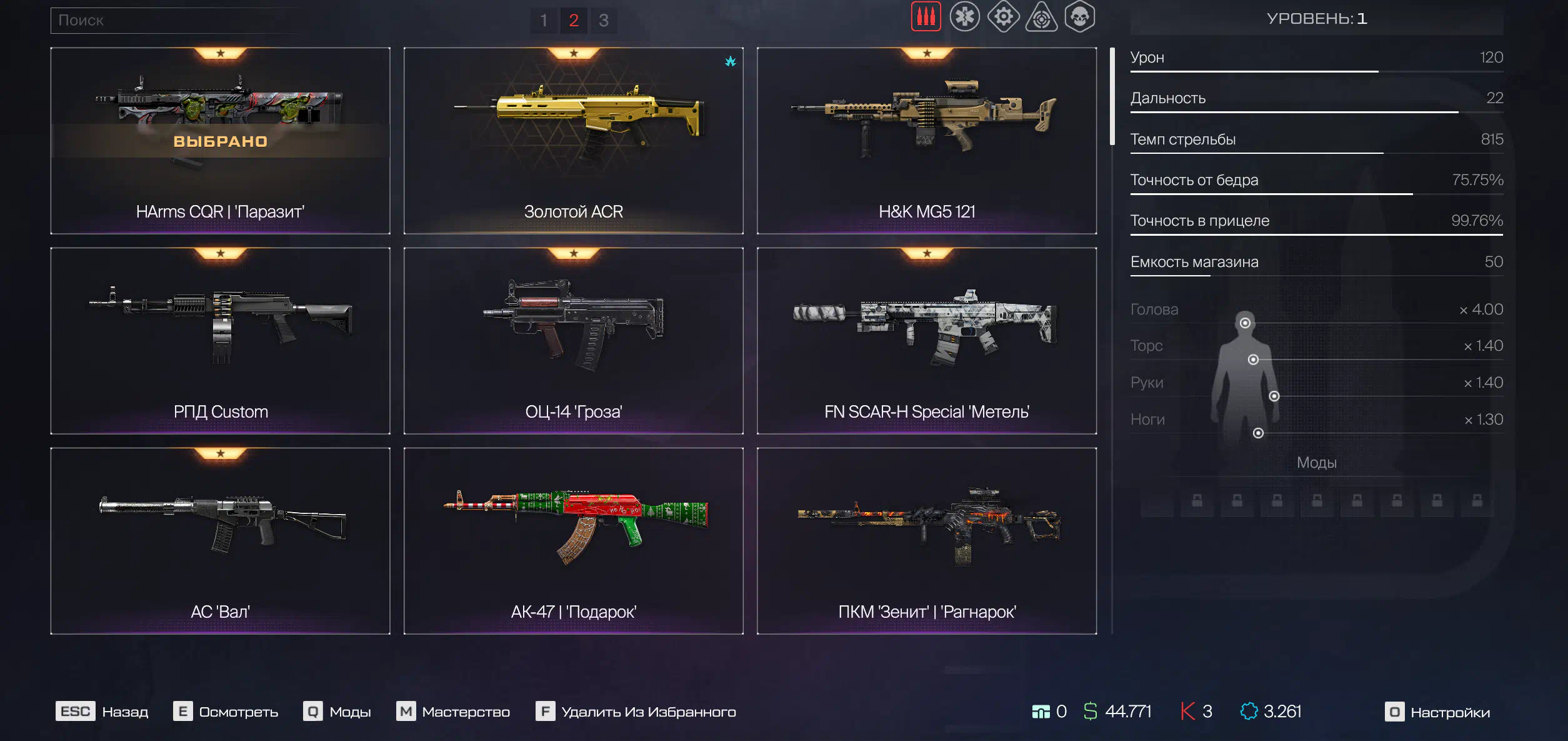
Task: Choose the gear engineer category icon
Action: 1003,17
